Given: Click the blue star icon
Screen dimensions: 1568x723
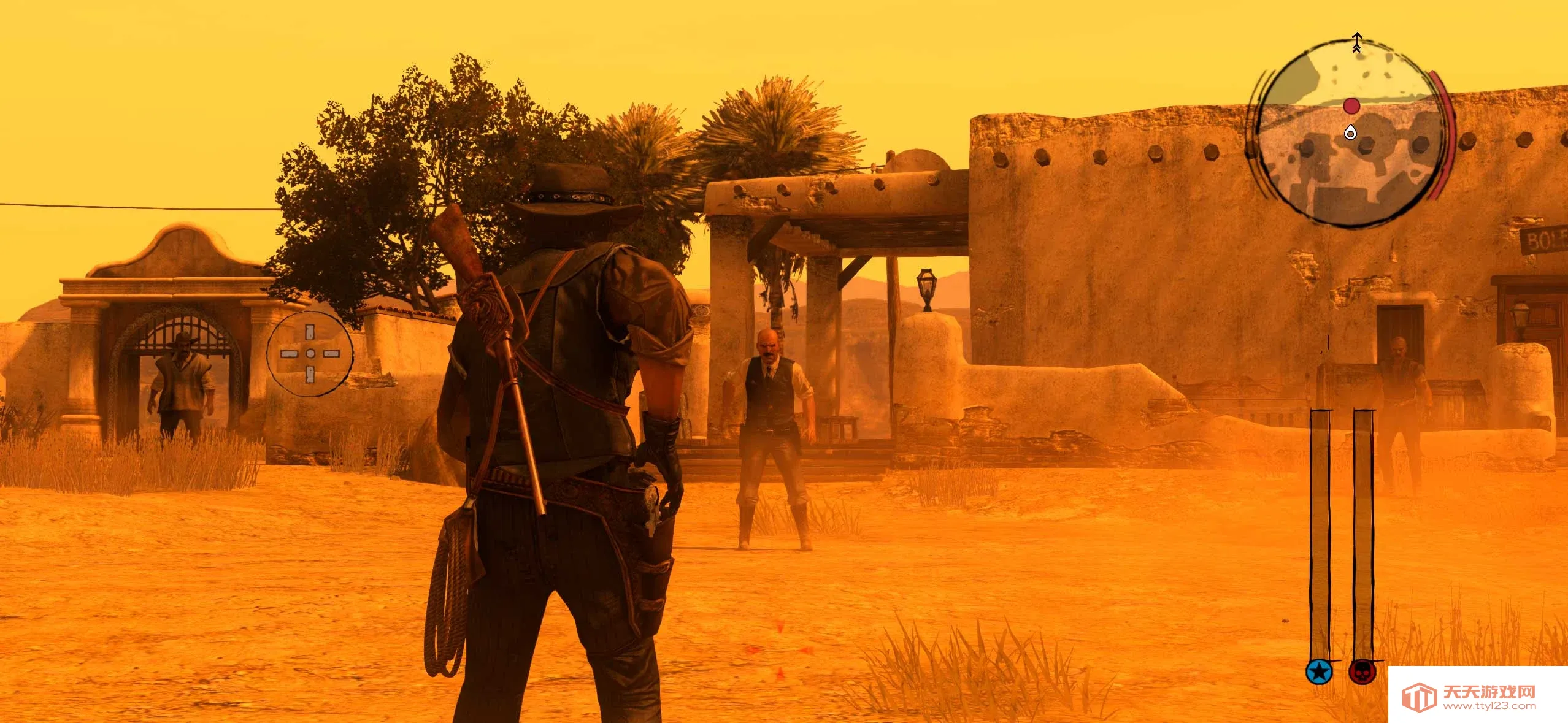Looking at the screenshot, I should coord(1319,672).
